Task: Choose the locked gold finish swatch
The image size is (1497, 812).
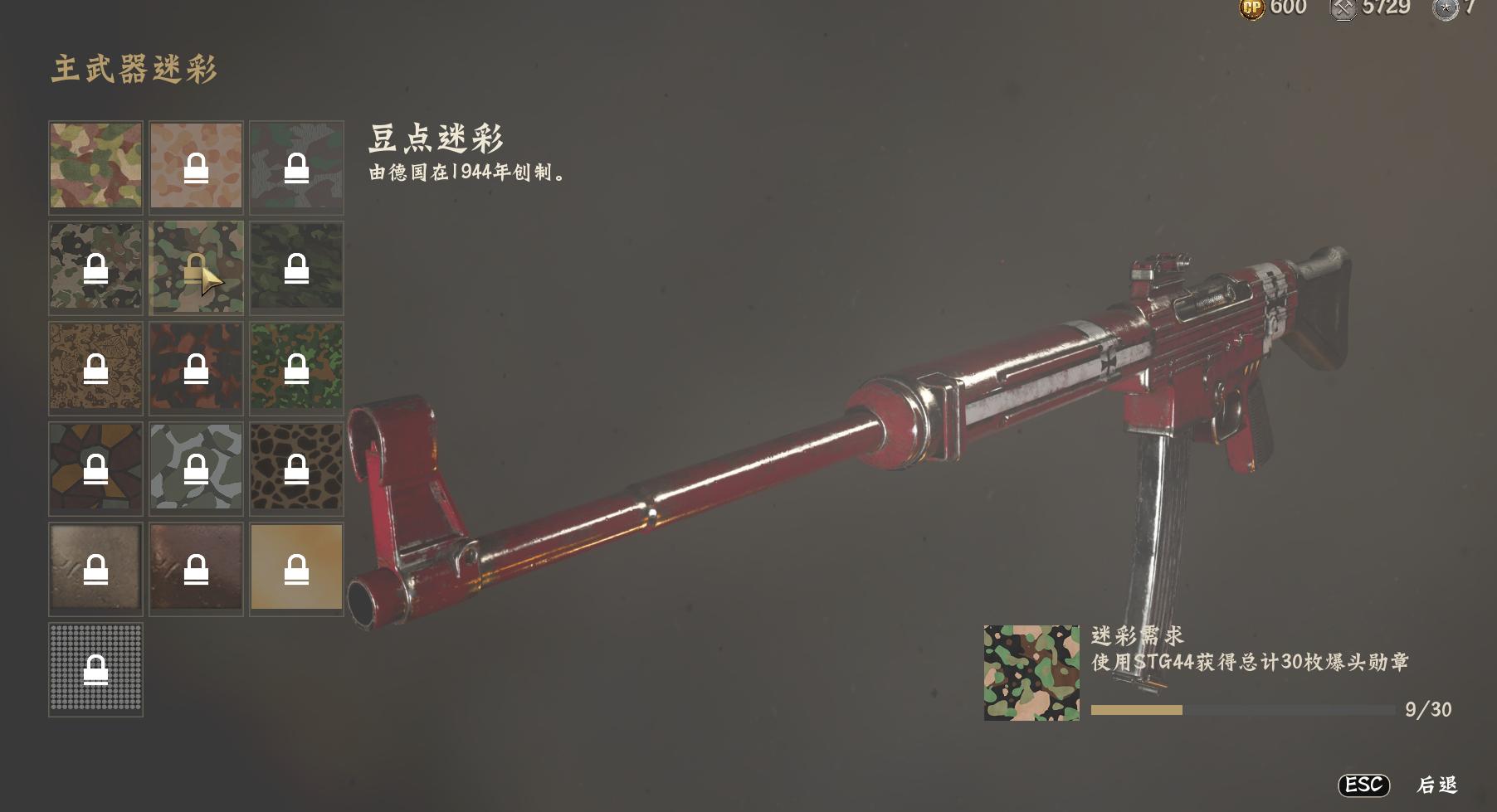Action: (296, 568)
